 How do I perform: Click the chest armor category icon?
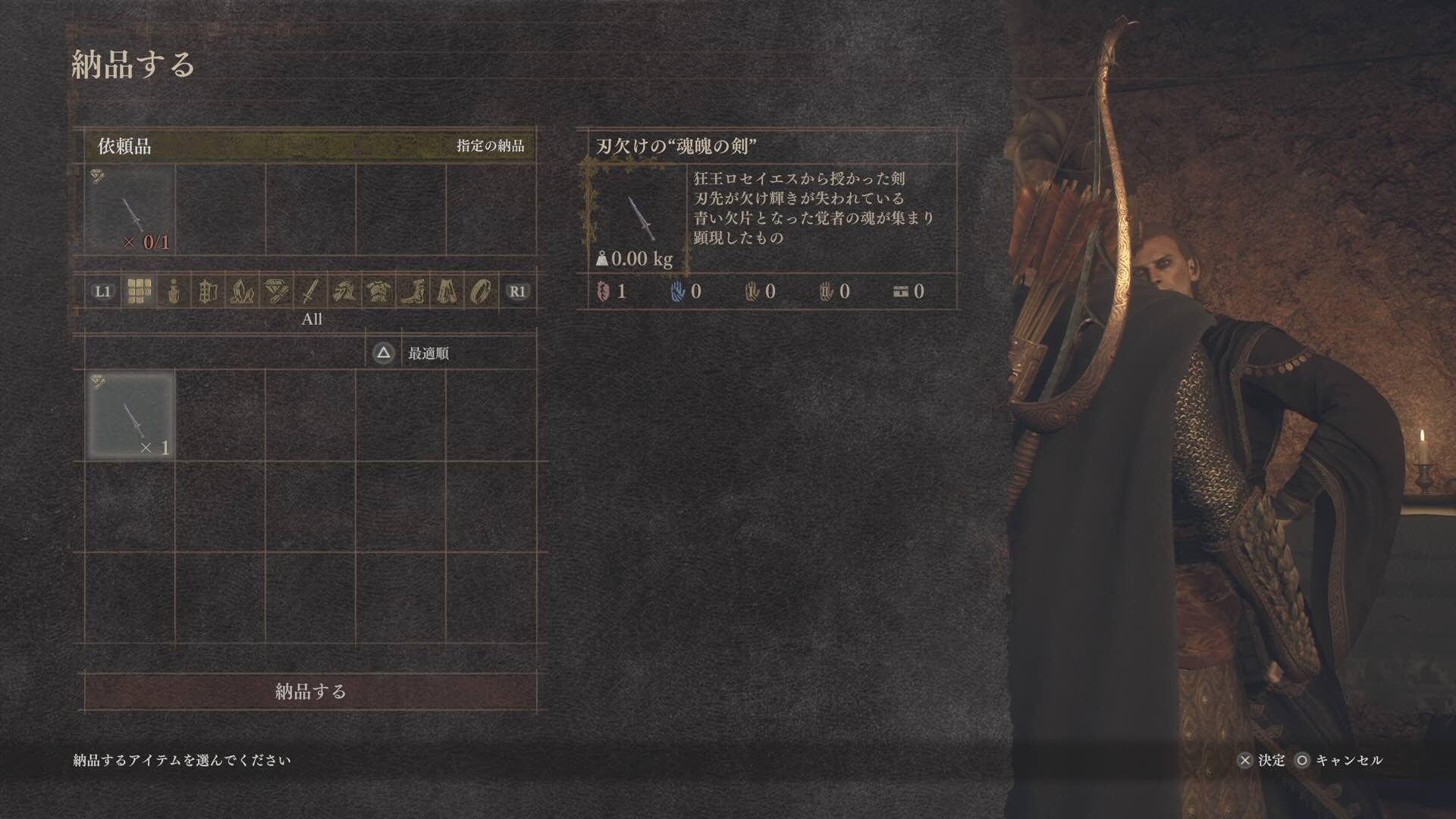point(379,292)
